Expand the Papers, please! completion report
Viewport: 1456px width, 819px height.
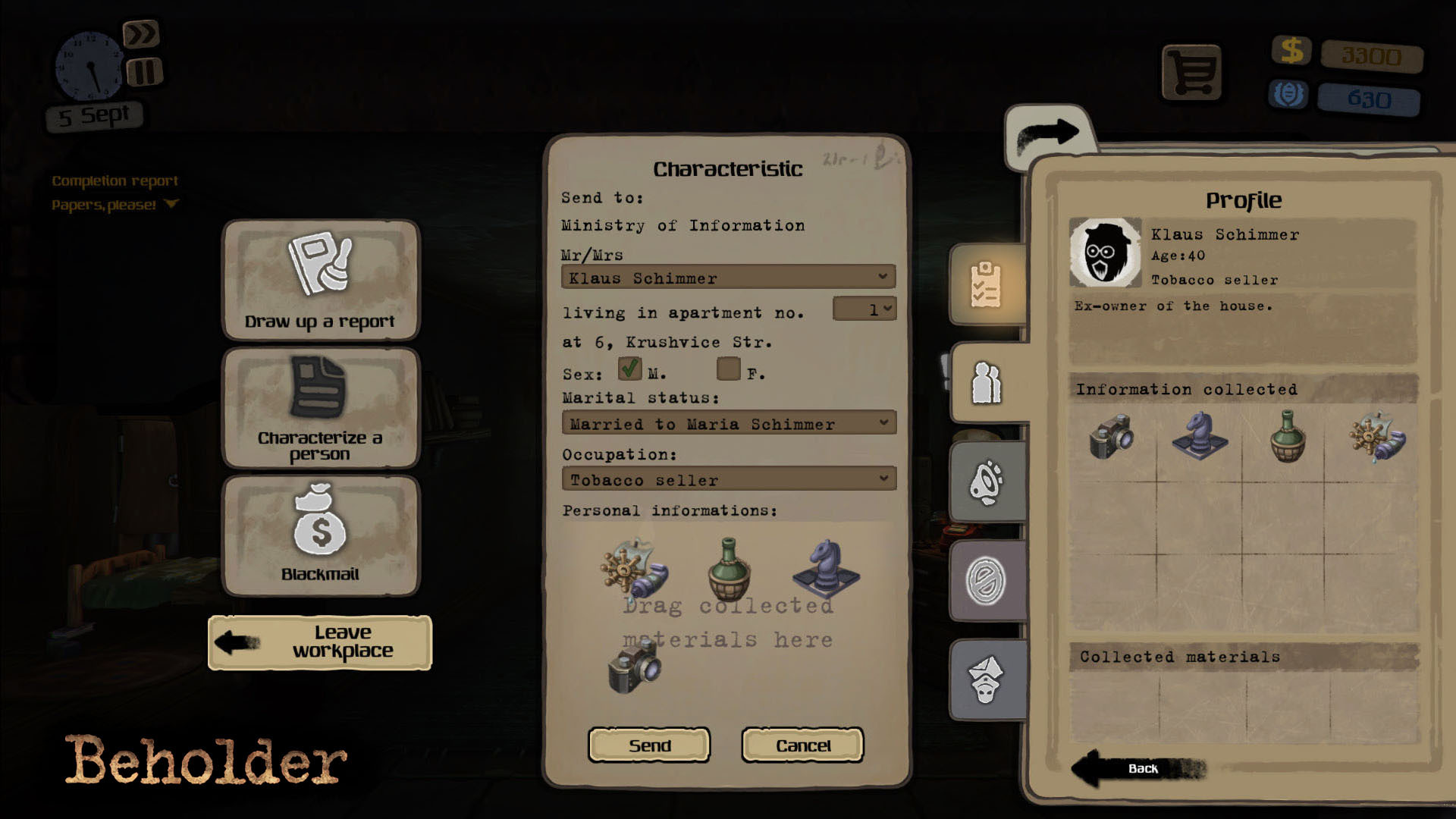pyautogui.click(x=172, y=203)
